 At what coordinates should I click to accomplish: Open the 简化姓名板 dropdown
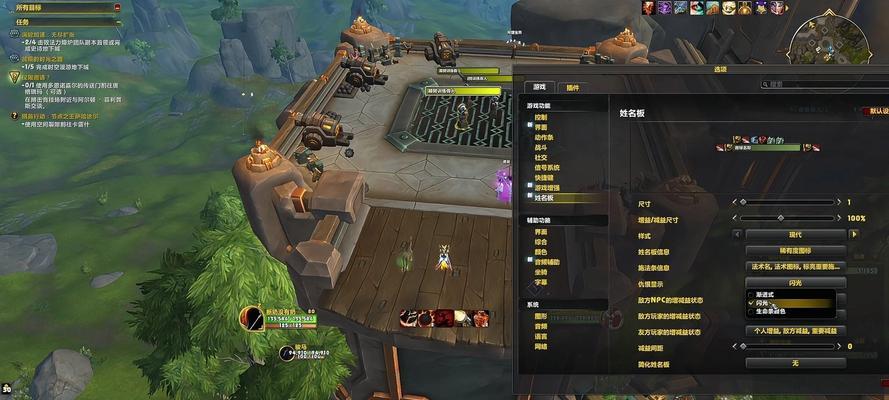pyautogui.click(x=795, y=362)
